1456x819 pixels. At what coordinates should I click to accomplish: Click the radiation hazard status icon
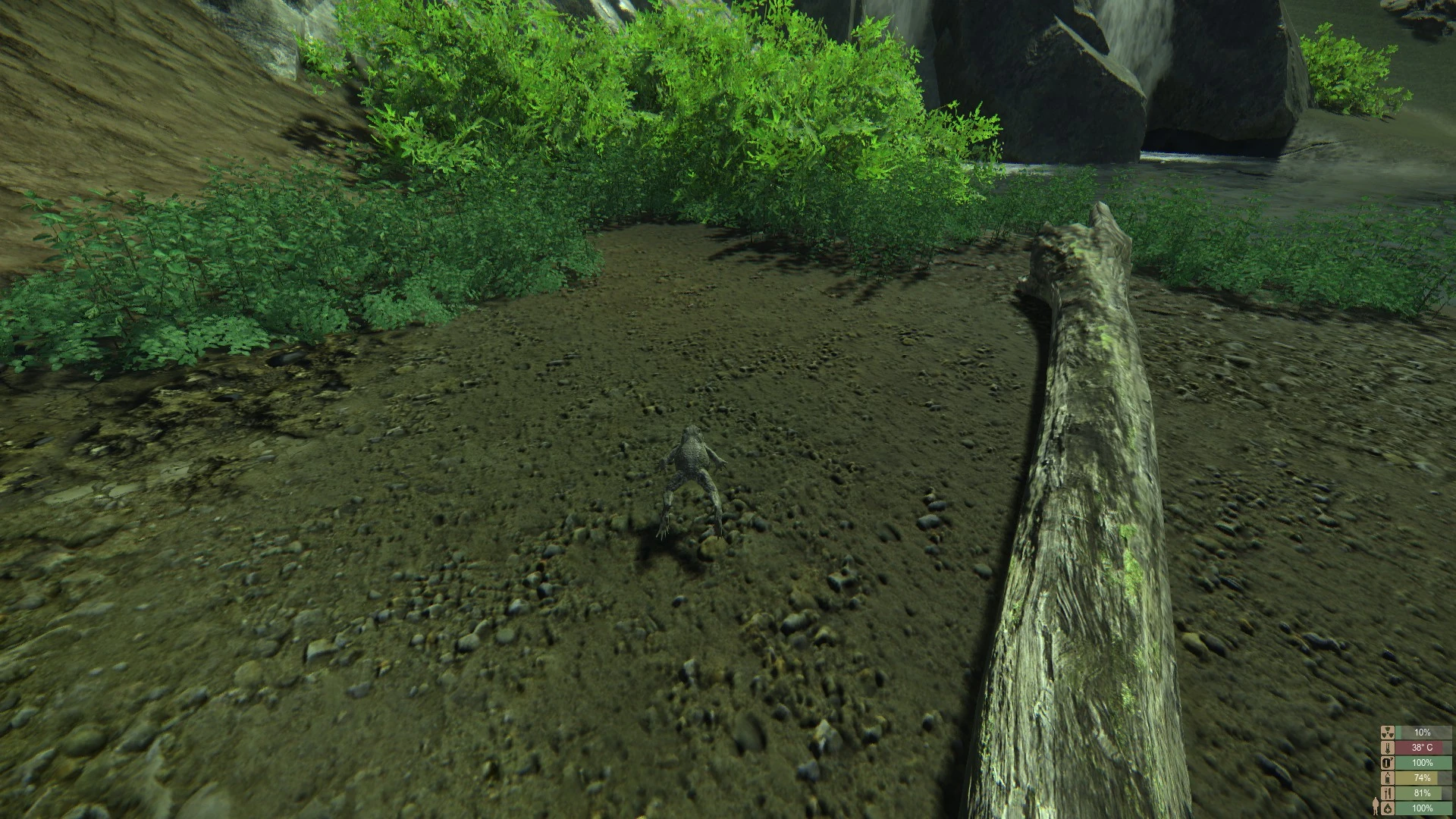pos(1388,733)
